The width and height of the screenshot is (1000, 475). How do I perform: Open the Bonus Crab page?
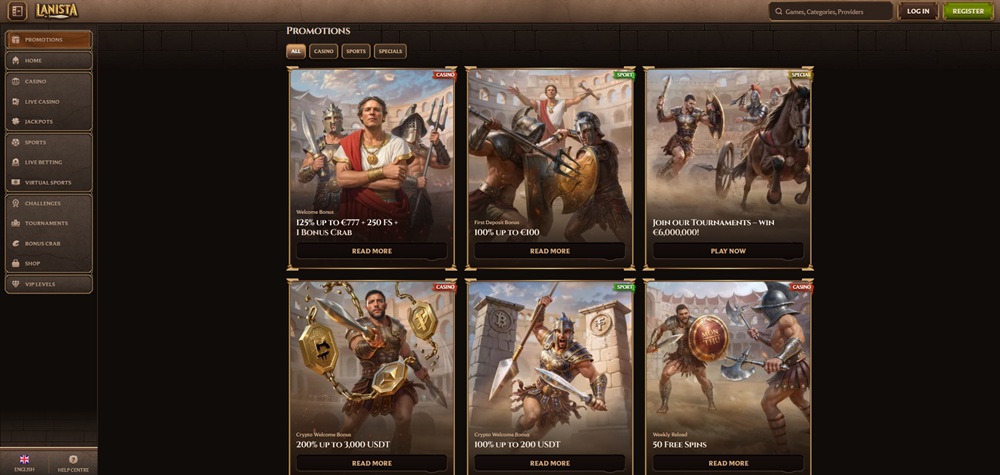click(48, 243)
